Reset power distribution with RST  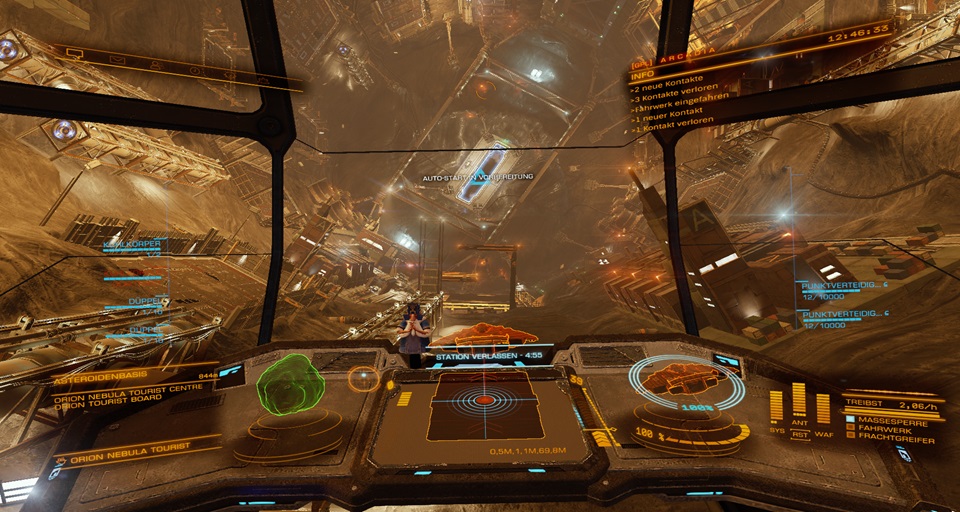800,434
